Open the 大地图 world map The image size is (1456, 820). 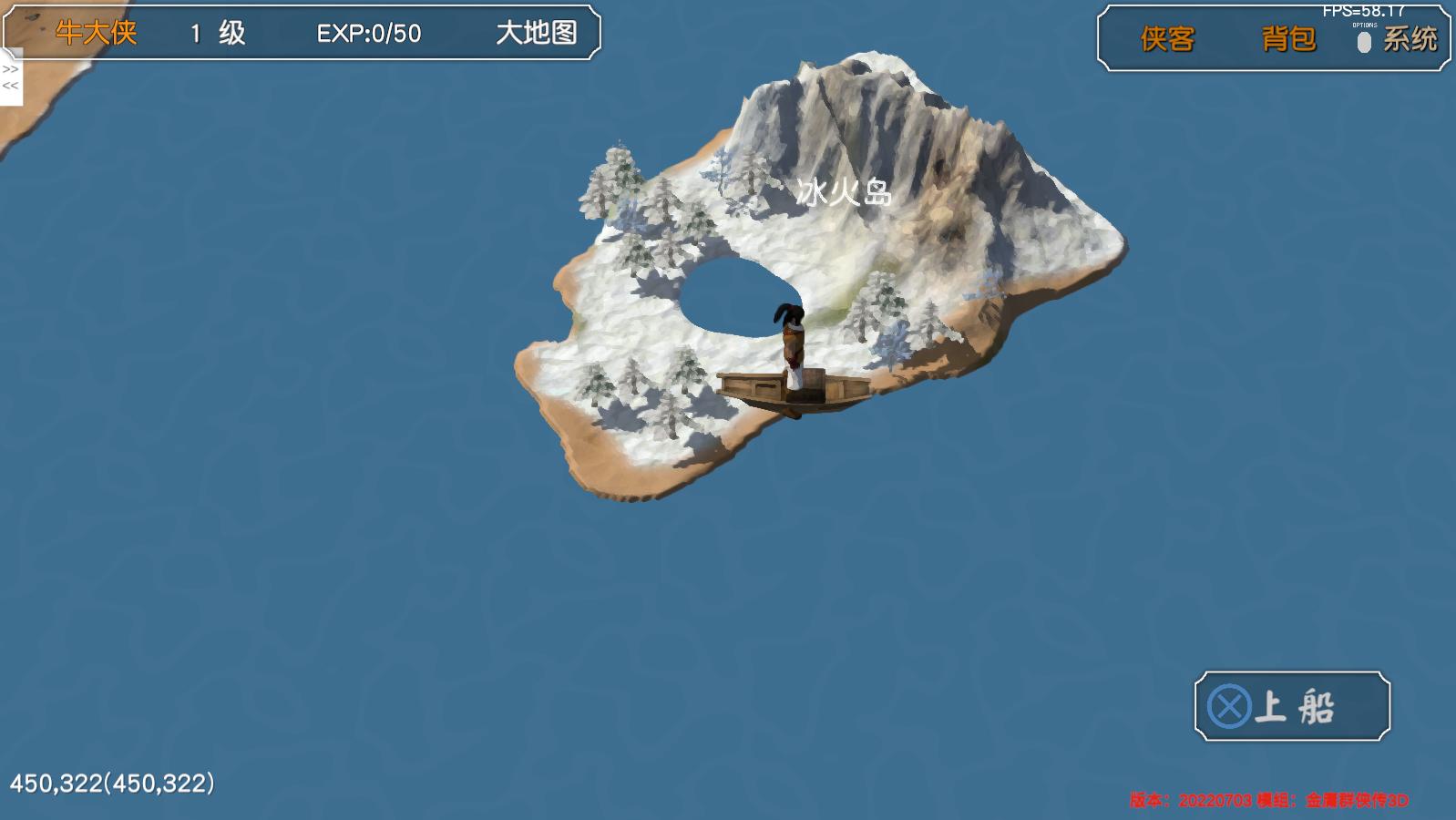pyautogui.click(x=538, y=33)
